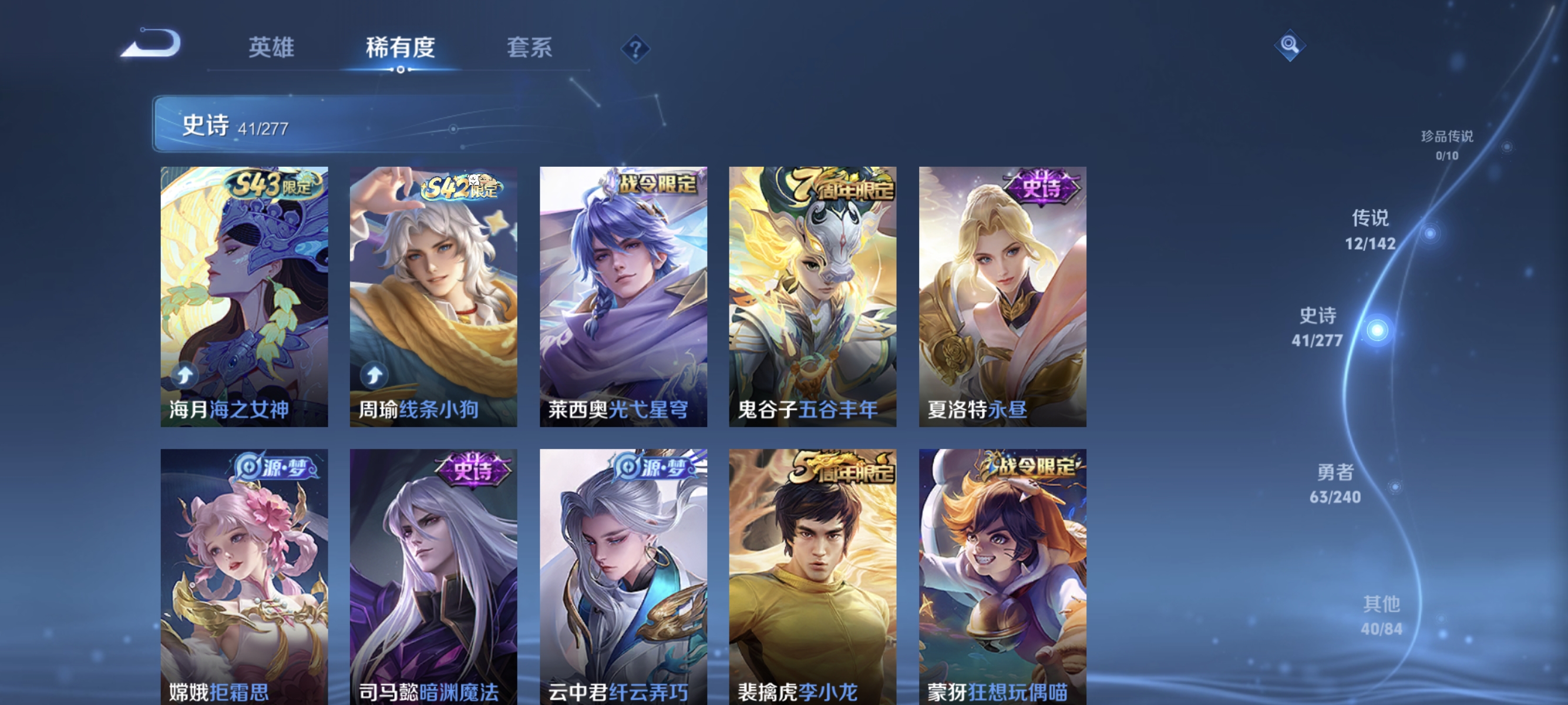Click the magnifier search icon top right

click(x=1291, y=44)
